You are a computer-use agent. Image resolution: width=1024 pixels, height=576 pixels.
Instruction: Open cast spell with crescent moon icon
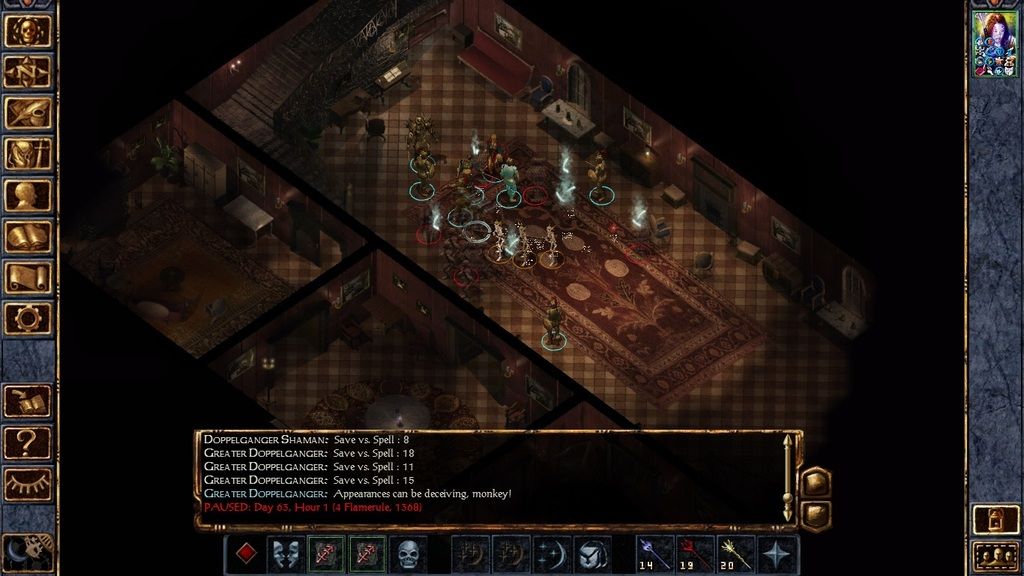(551, 554)
